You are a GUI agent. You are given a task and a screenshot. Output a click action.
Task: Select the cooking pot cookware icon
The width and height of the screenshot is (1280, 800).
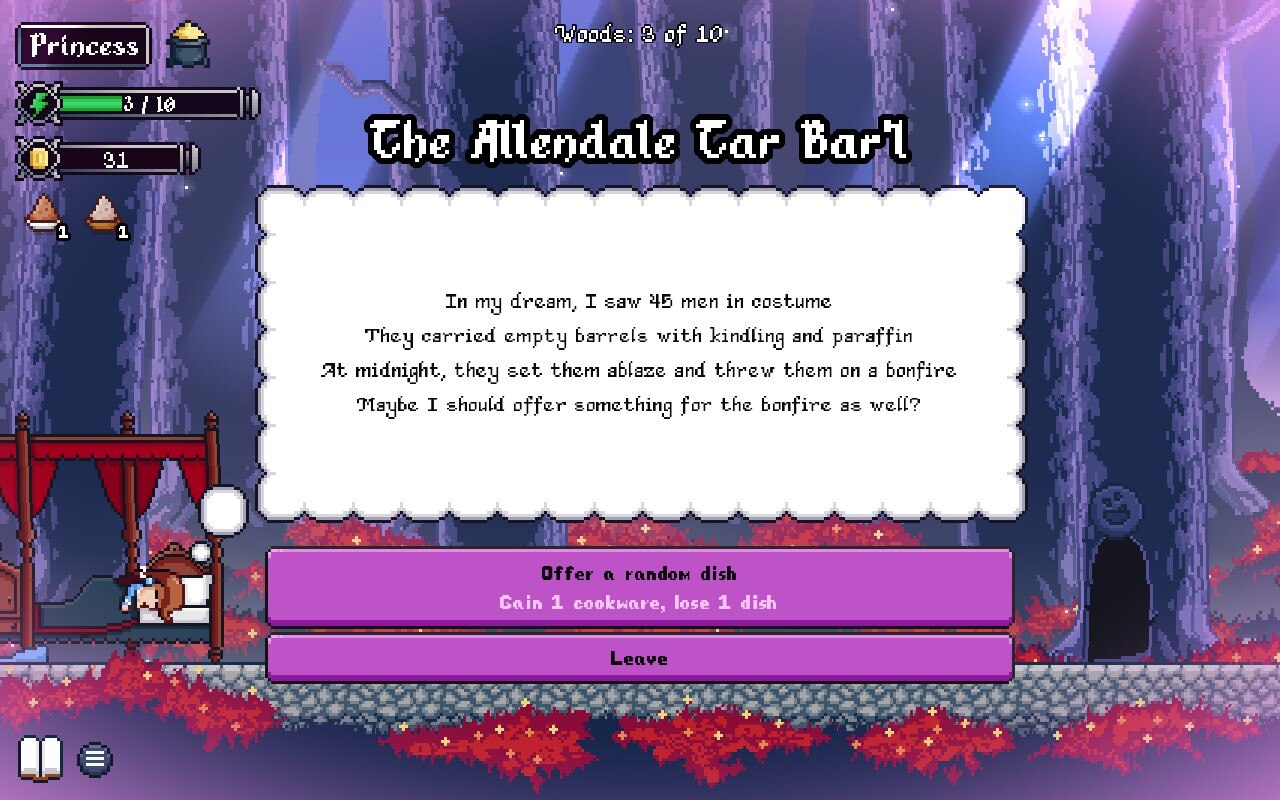pos(187,45)
